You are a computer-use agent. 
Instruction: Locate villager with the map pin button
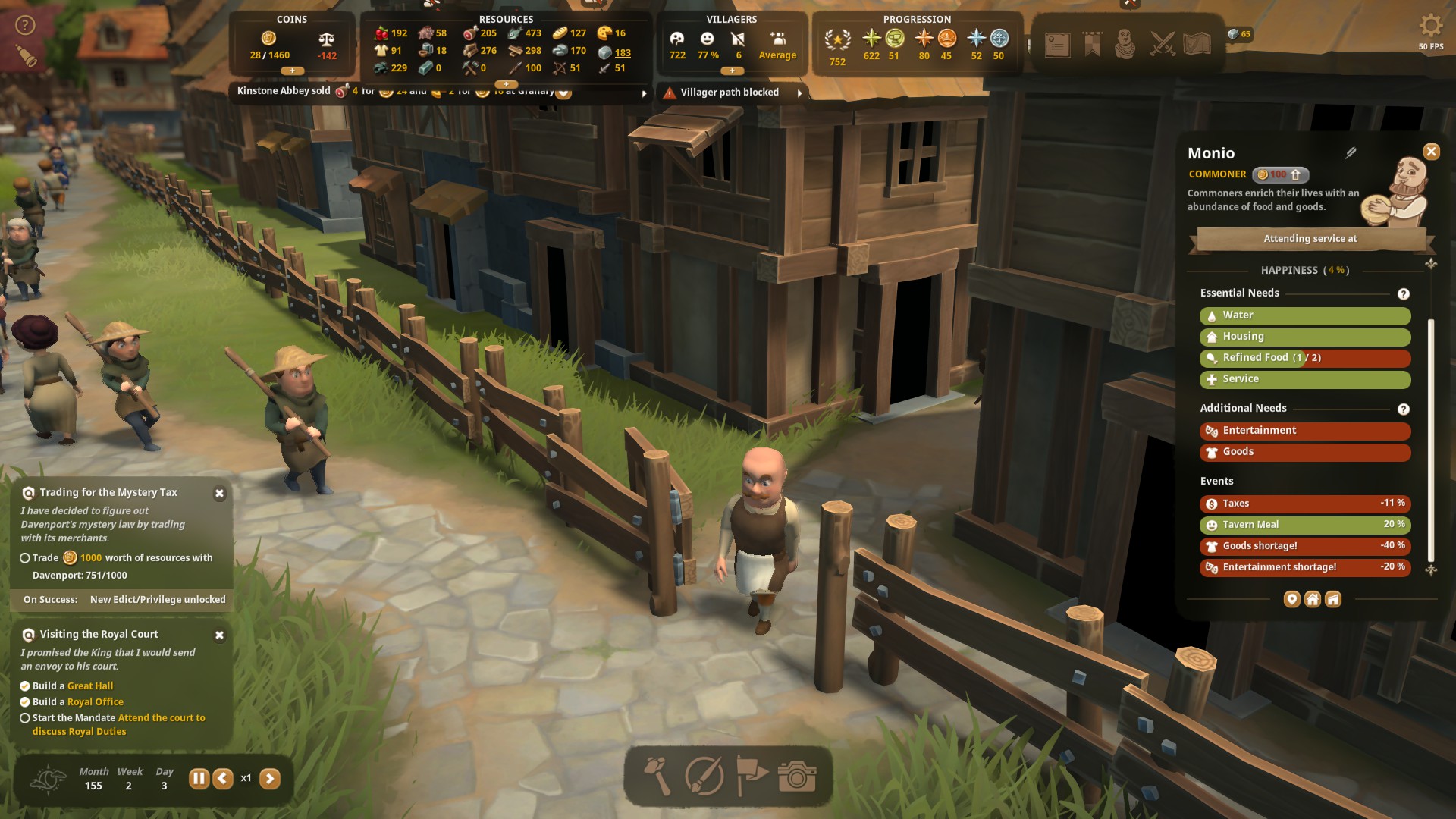click(x=1291, y=599)
